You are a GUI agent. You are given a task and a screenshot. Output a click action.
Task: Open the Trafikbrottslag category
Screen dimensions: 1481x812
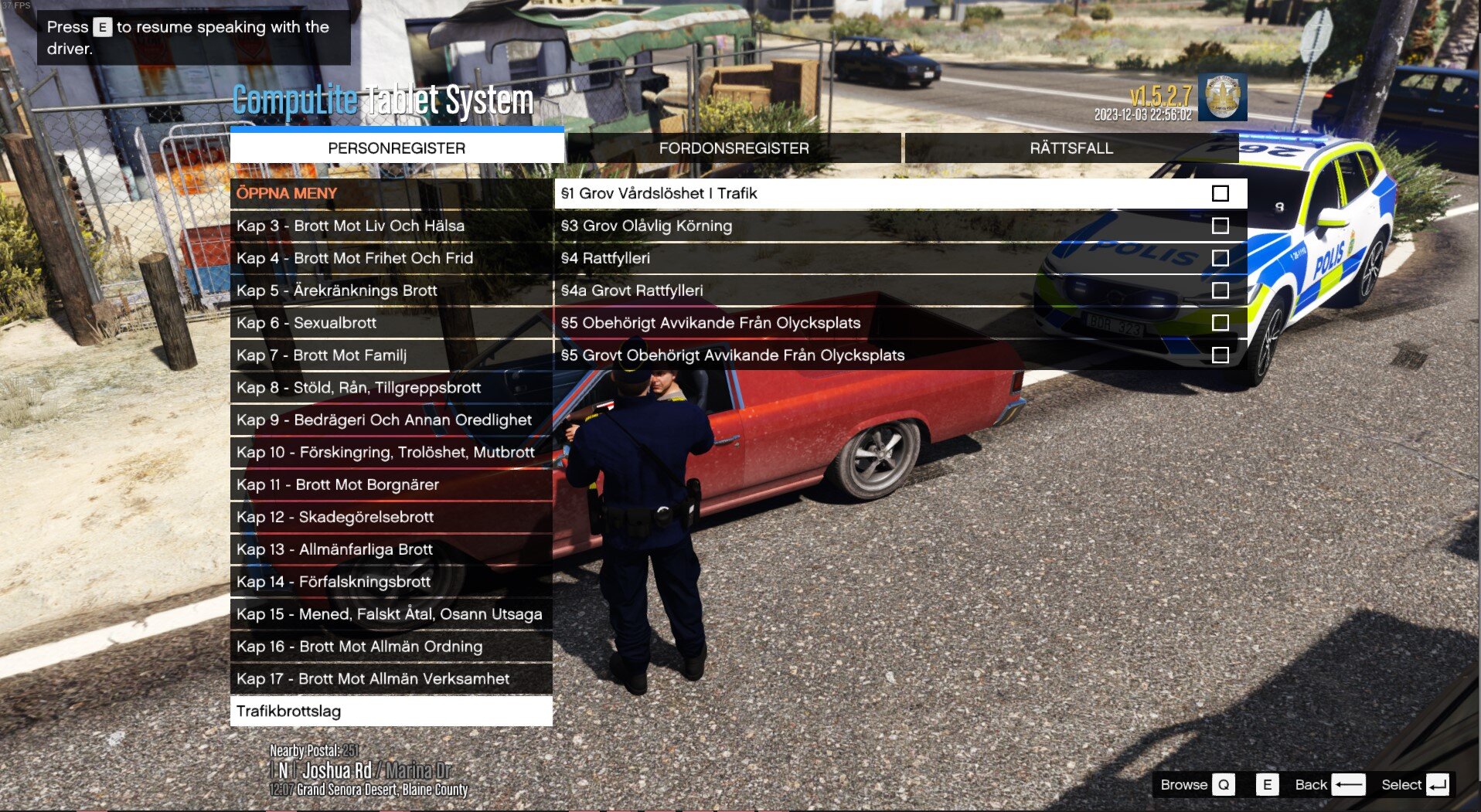click(391, 711)
